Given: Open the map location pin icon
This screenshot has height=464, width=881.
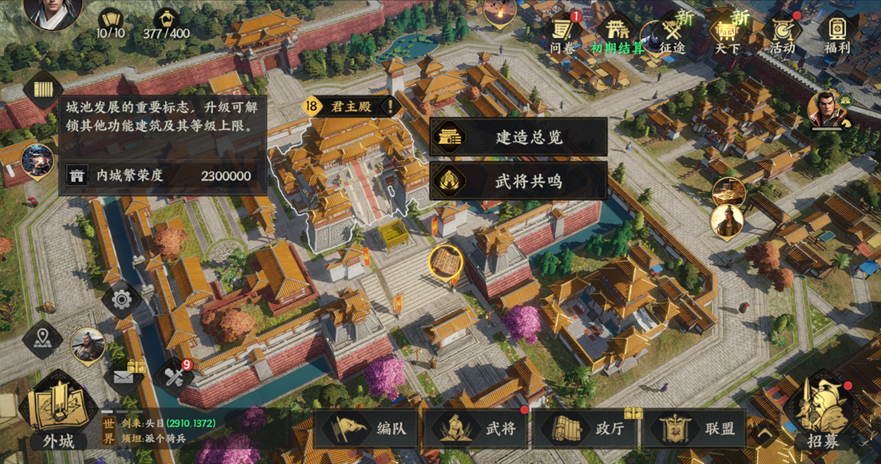Looking at the screenshot, I should tap(42, 339).
